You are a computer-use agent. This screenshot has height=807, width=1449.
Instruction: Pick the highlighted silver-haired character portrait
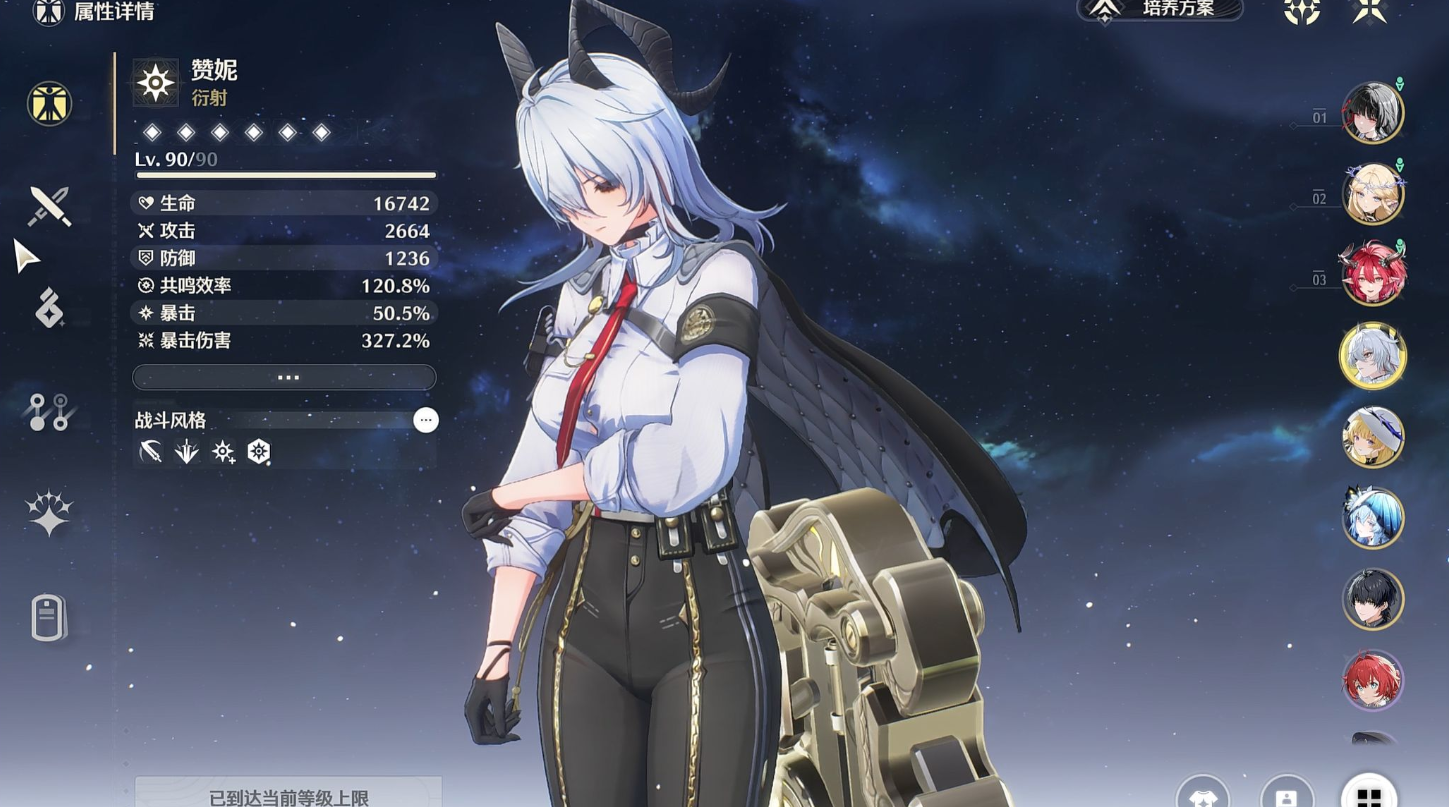pyautogui.click(x=1372, y=355)
